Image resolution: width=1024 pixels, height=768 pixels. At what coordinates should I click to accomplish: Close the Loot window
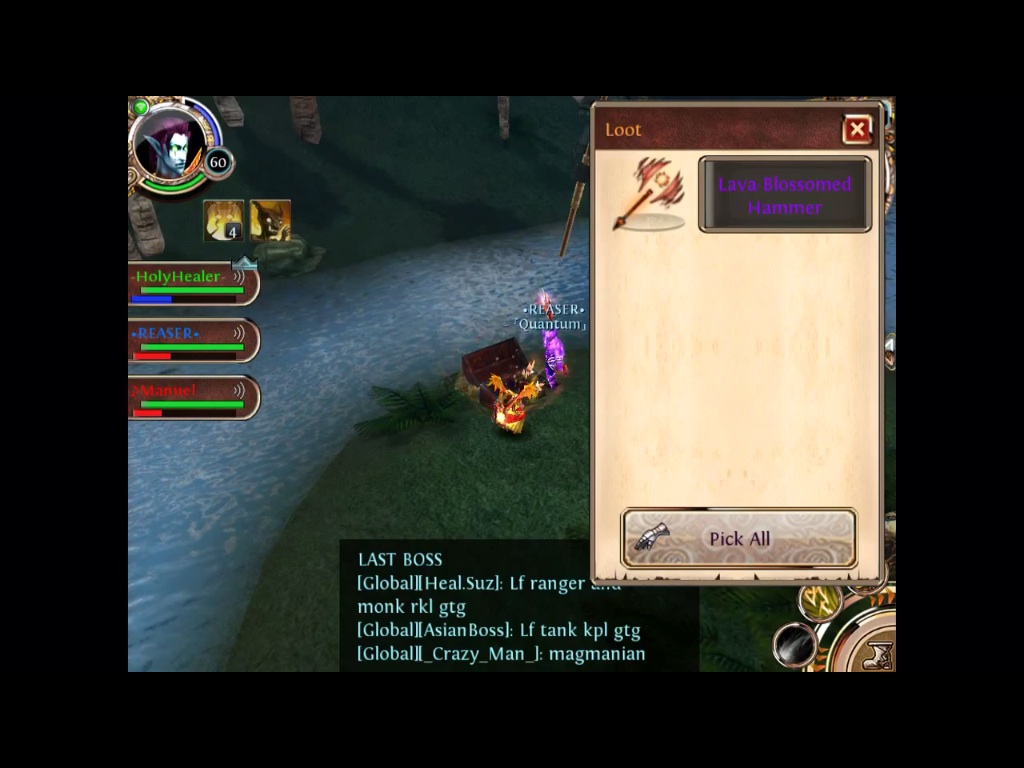(857, 130)
